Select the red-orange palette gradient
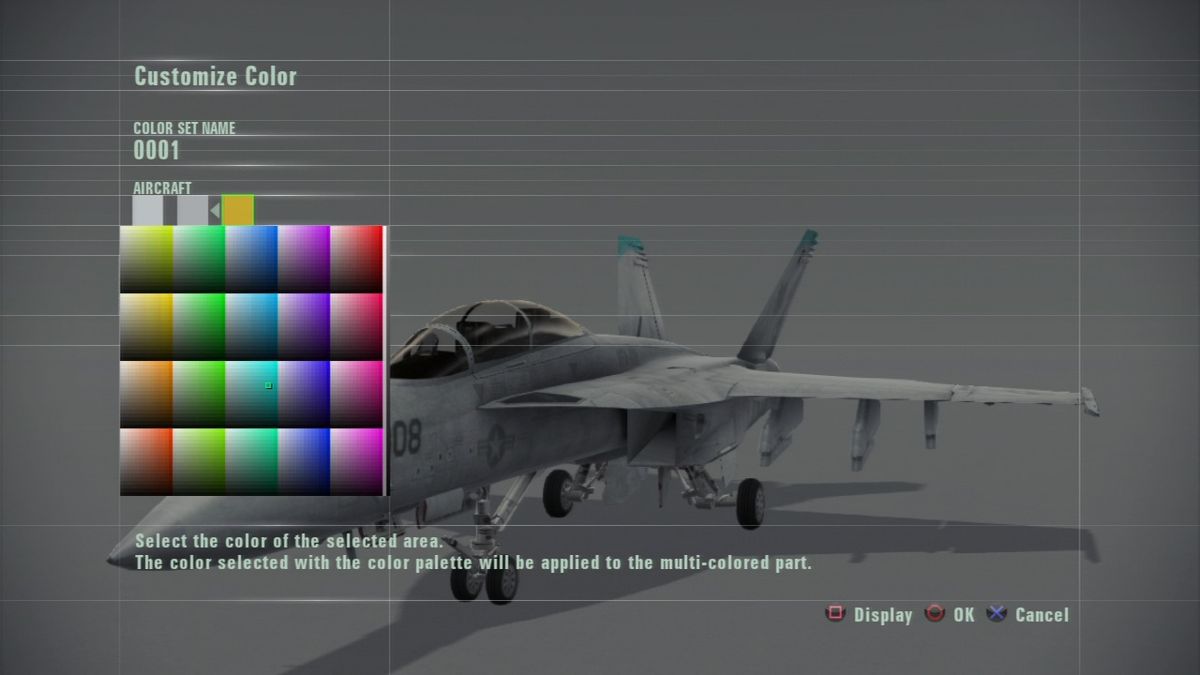1200x675 pixels. pyautogui.click(x=146, y=461)
